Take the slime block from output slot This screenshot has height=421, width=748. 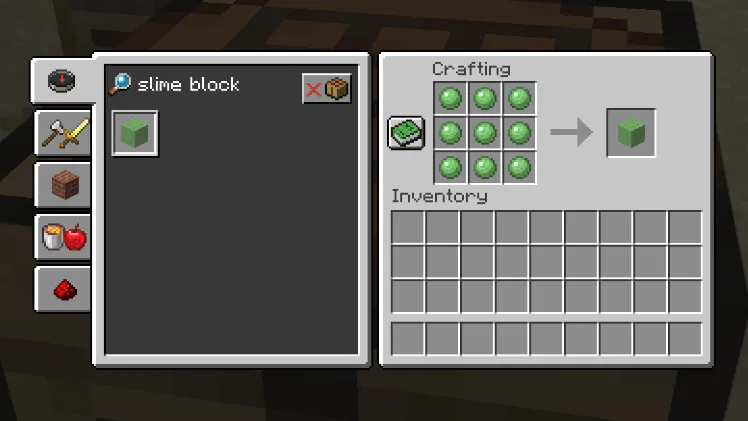click(631, 132)
